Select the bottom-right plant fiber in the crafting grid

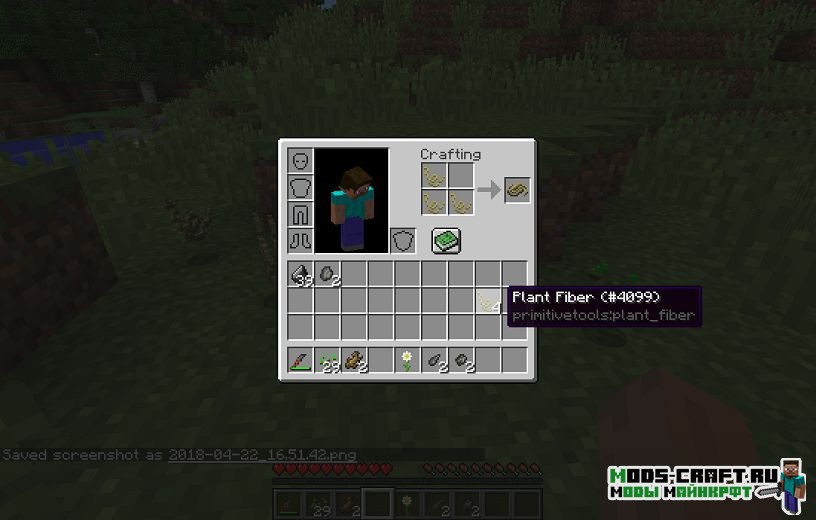click(x=460, y=203)
